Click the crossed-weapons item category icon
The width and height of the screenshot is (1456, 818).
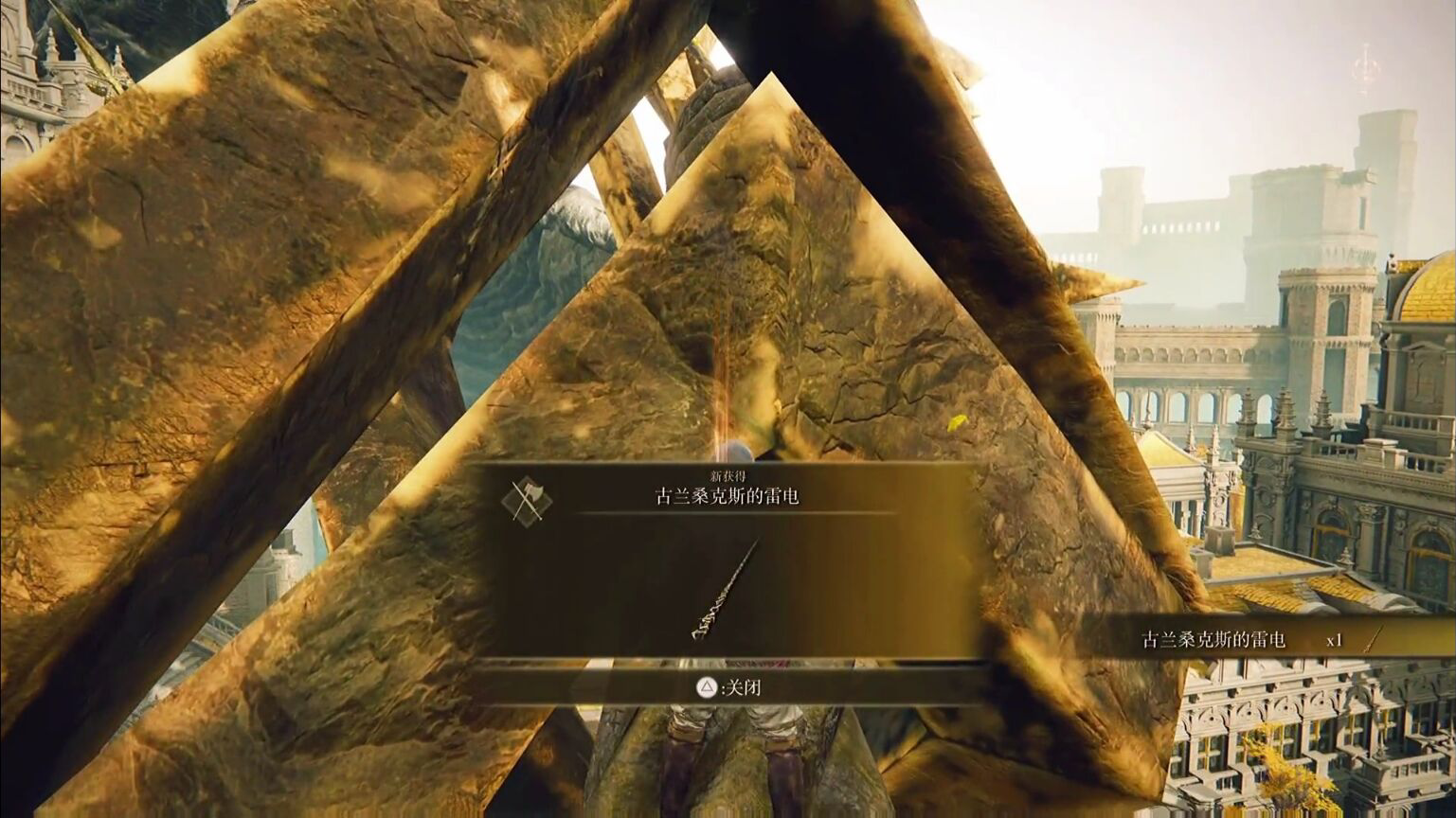[528, 500]
